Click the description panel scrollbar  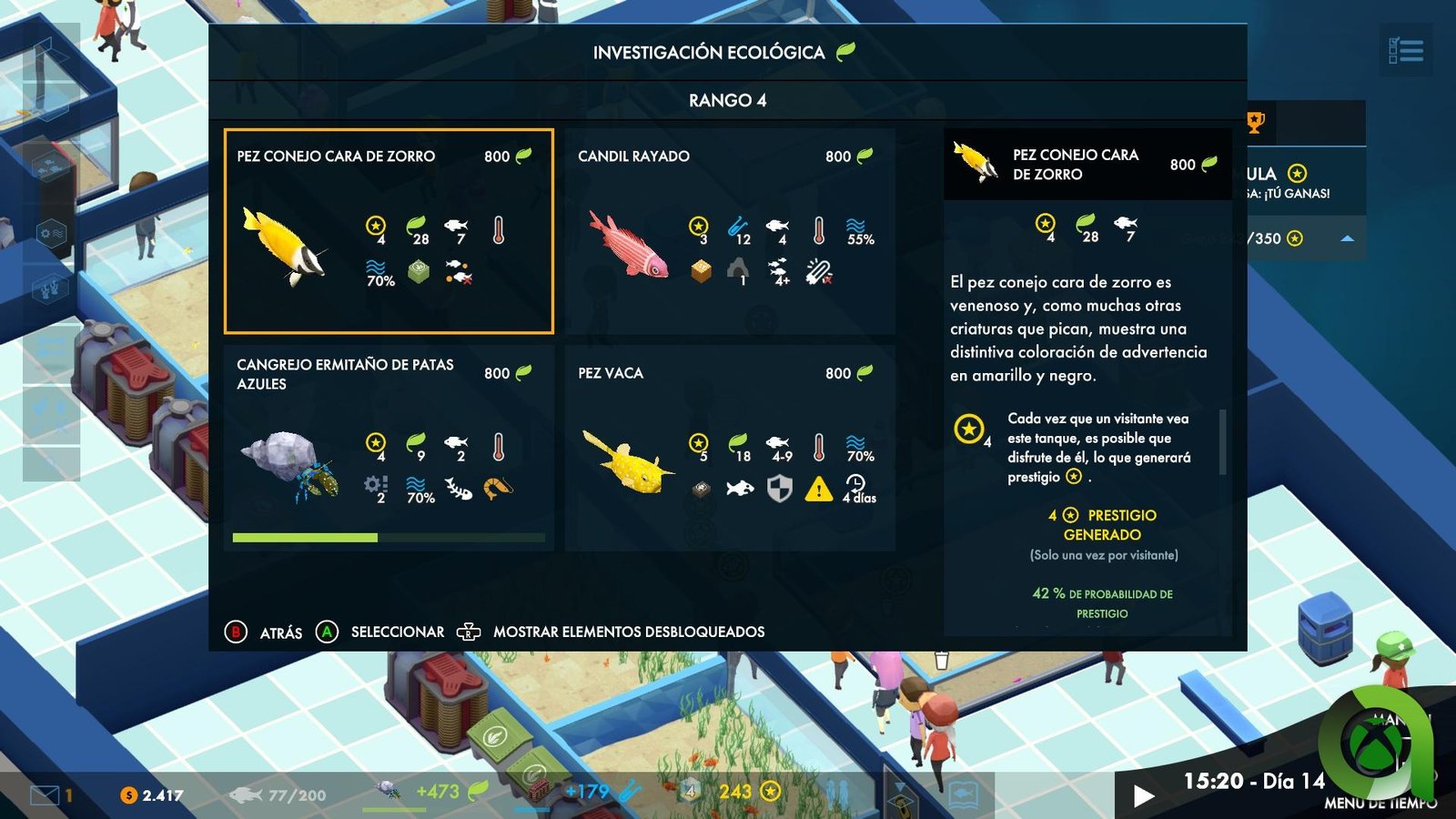tap(1222, 441)
